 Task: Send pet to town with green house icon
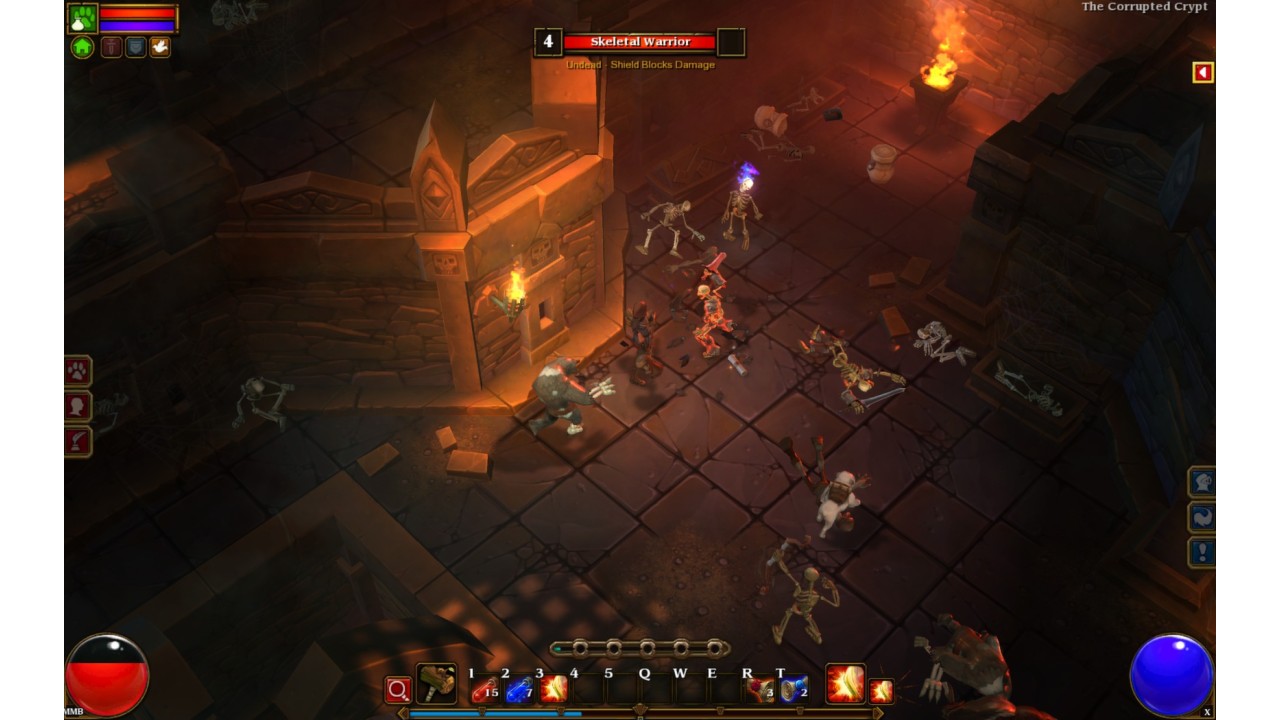(x=82, y=47)
